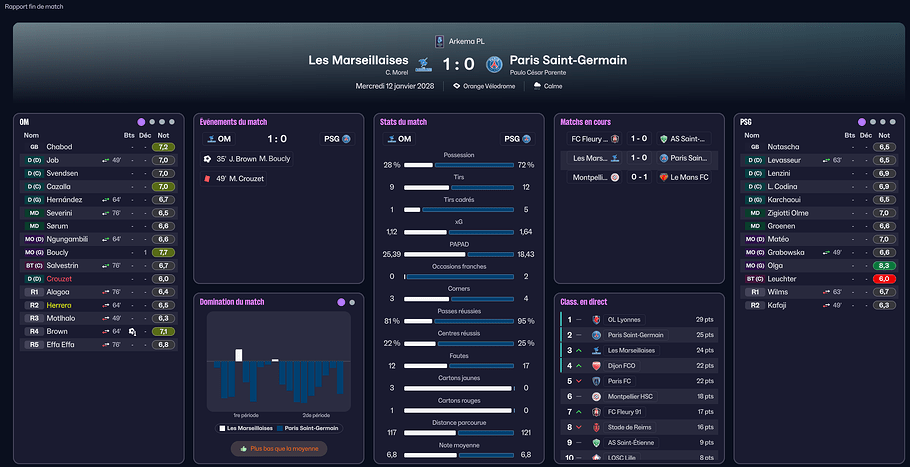View Brown's player row in OM squad
The height and width of the screenshot is (467, 910).
pos(58,331)
